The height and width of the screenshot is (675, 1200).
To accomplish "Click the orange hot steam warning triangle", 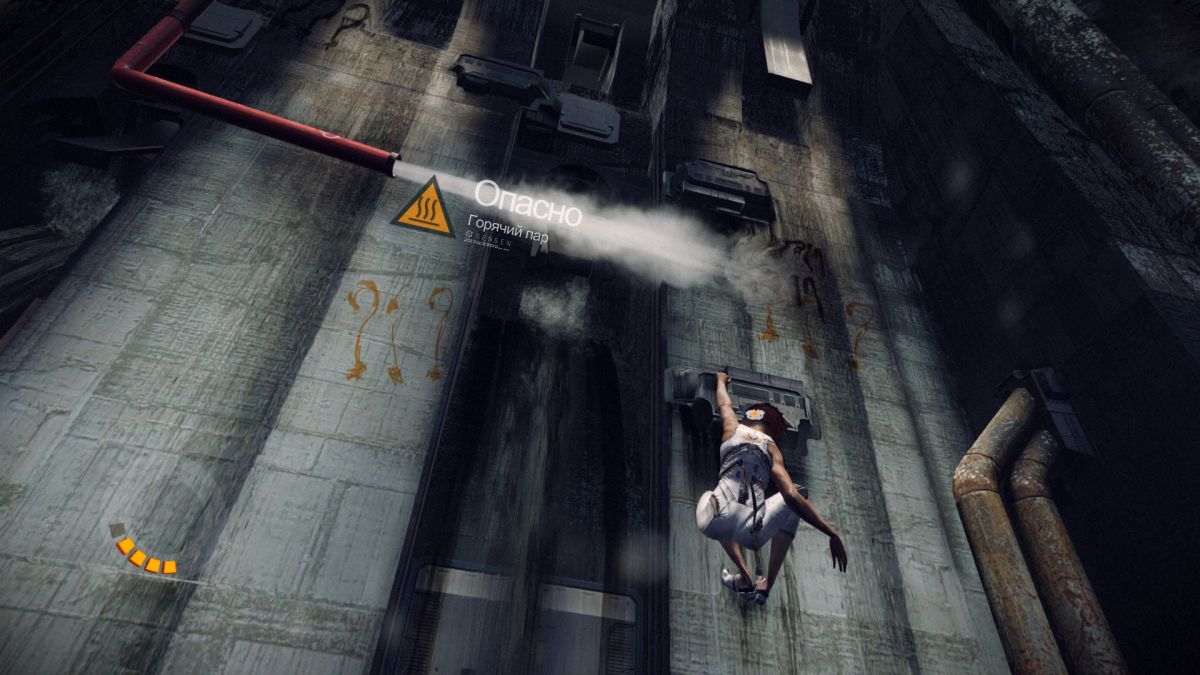I will click(x=423, y=211).
